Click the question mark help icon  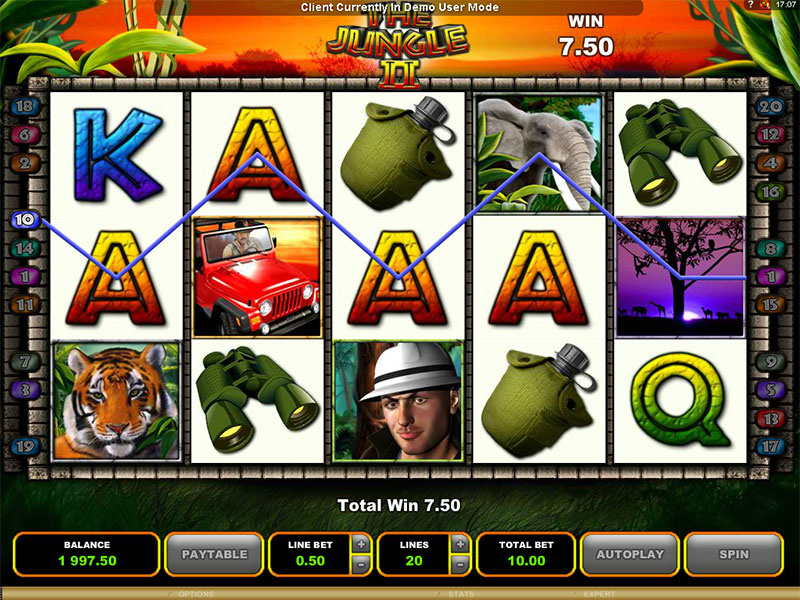point(750,6)
